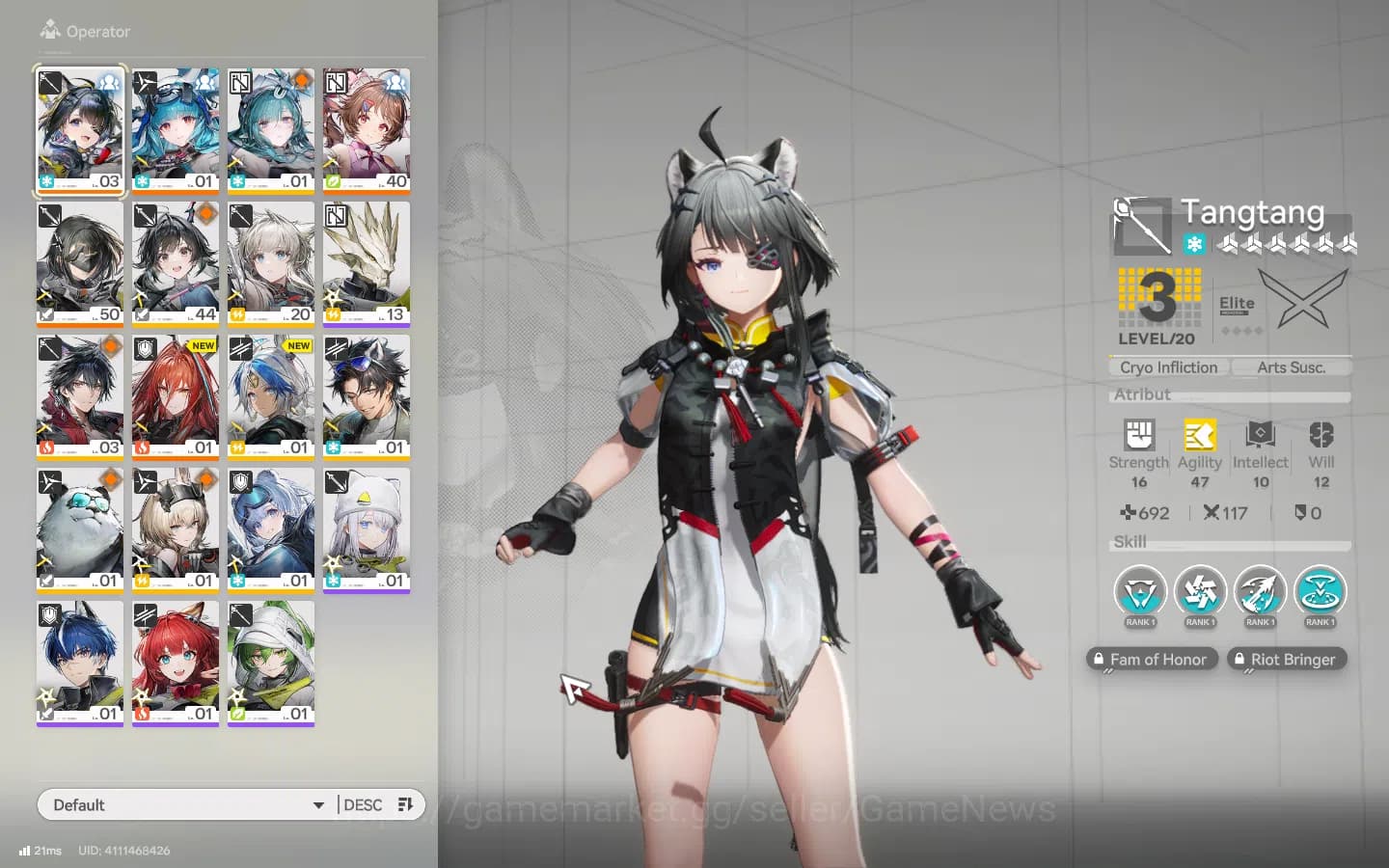Select the fourth teal skill icon

click(1320, 591)
